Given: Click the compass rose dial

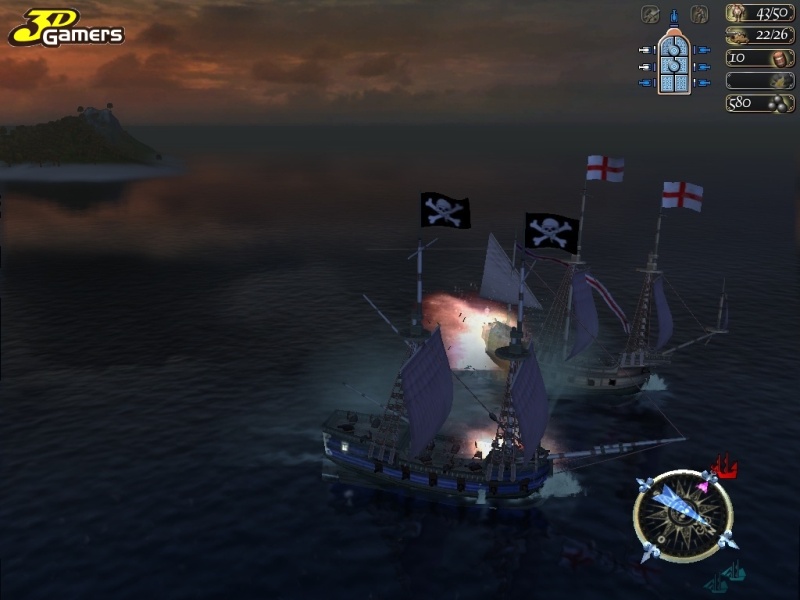Looking at the screenshot, I should tap(684, 515).
